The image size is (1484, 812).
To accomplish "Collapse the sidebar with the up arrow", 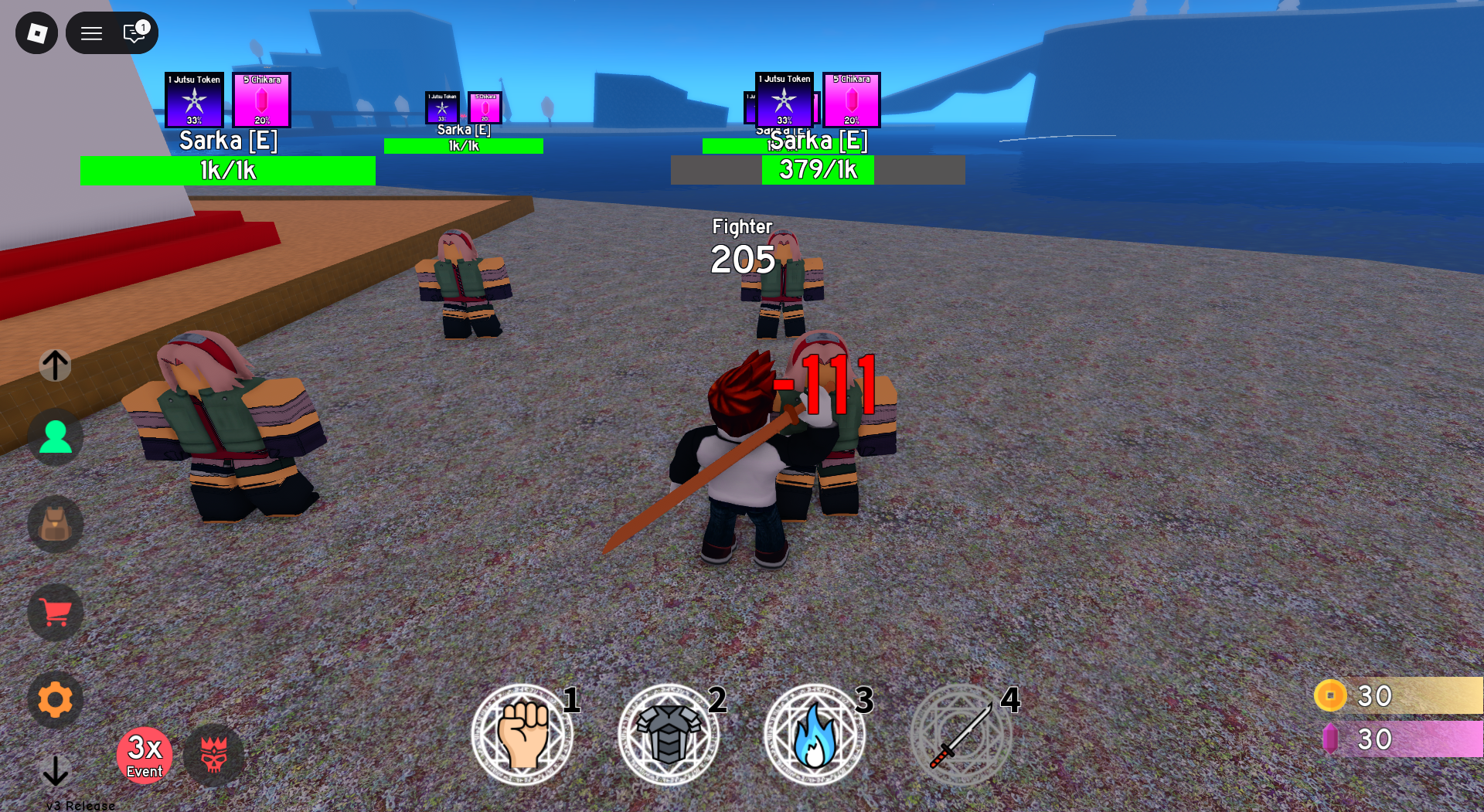I will point(54,365).
